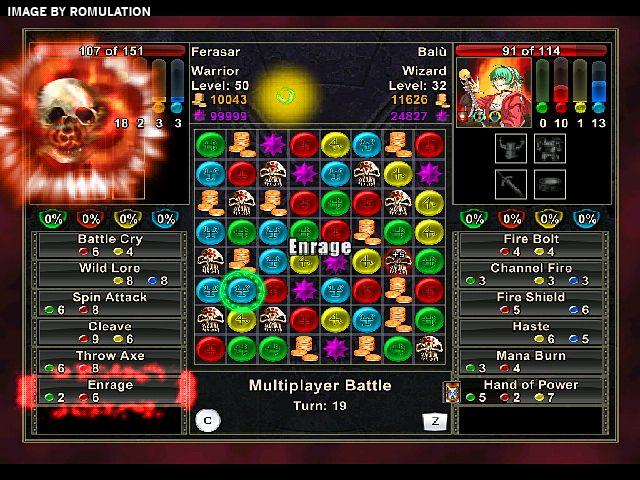Select the Mana Burn spell
Screen dimensions: 640x480
tap(531, 361)
